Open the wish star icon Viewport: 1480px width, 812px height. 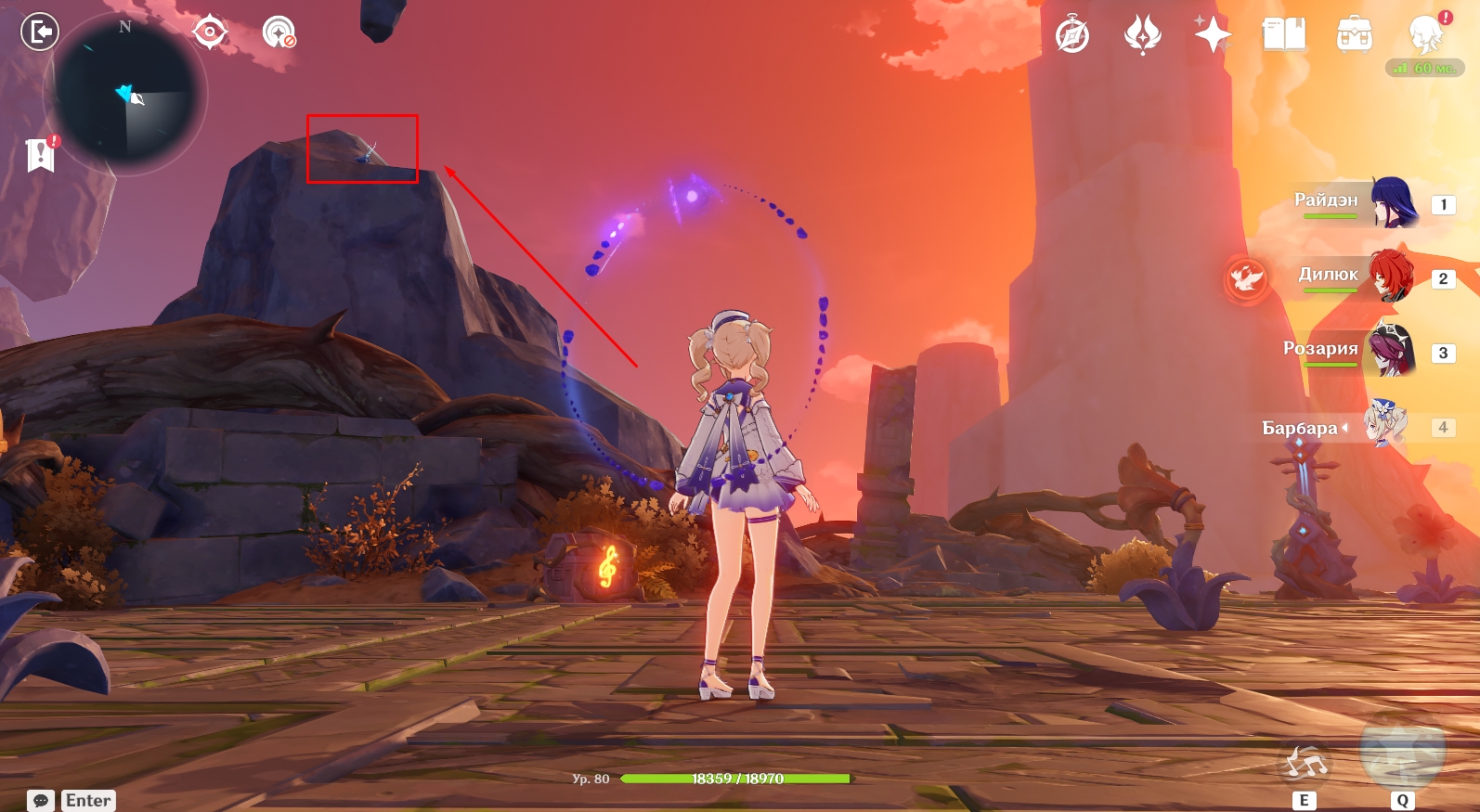click(1213, 35)
